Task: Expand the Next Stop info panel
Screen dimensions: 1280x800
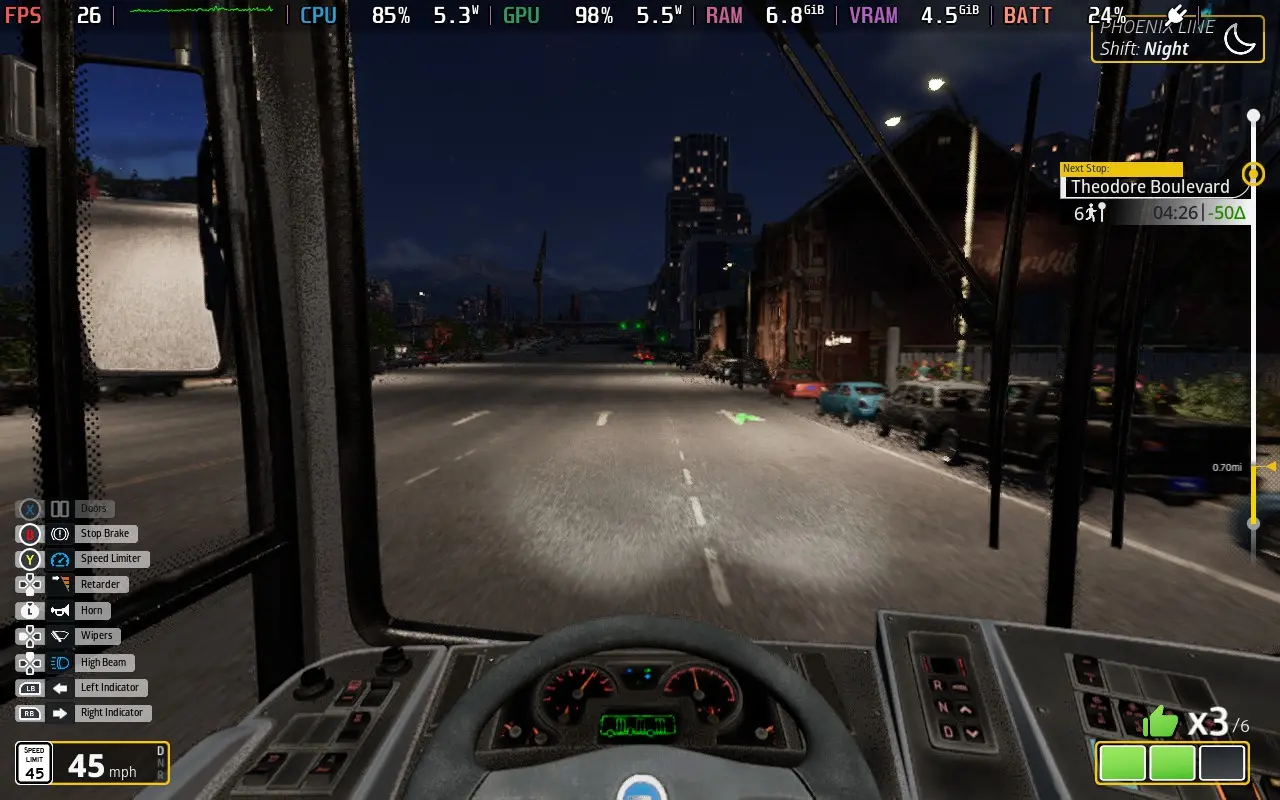Action: (x=1121, y=168)
